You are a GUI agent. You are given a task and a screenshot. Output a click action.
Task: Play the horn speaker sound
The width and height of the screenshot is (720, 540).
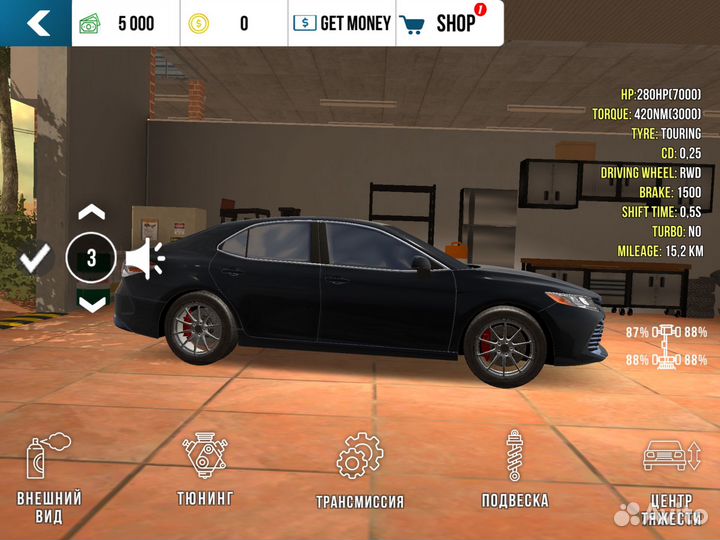click(x=145, y=259)
